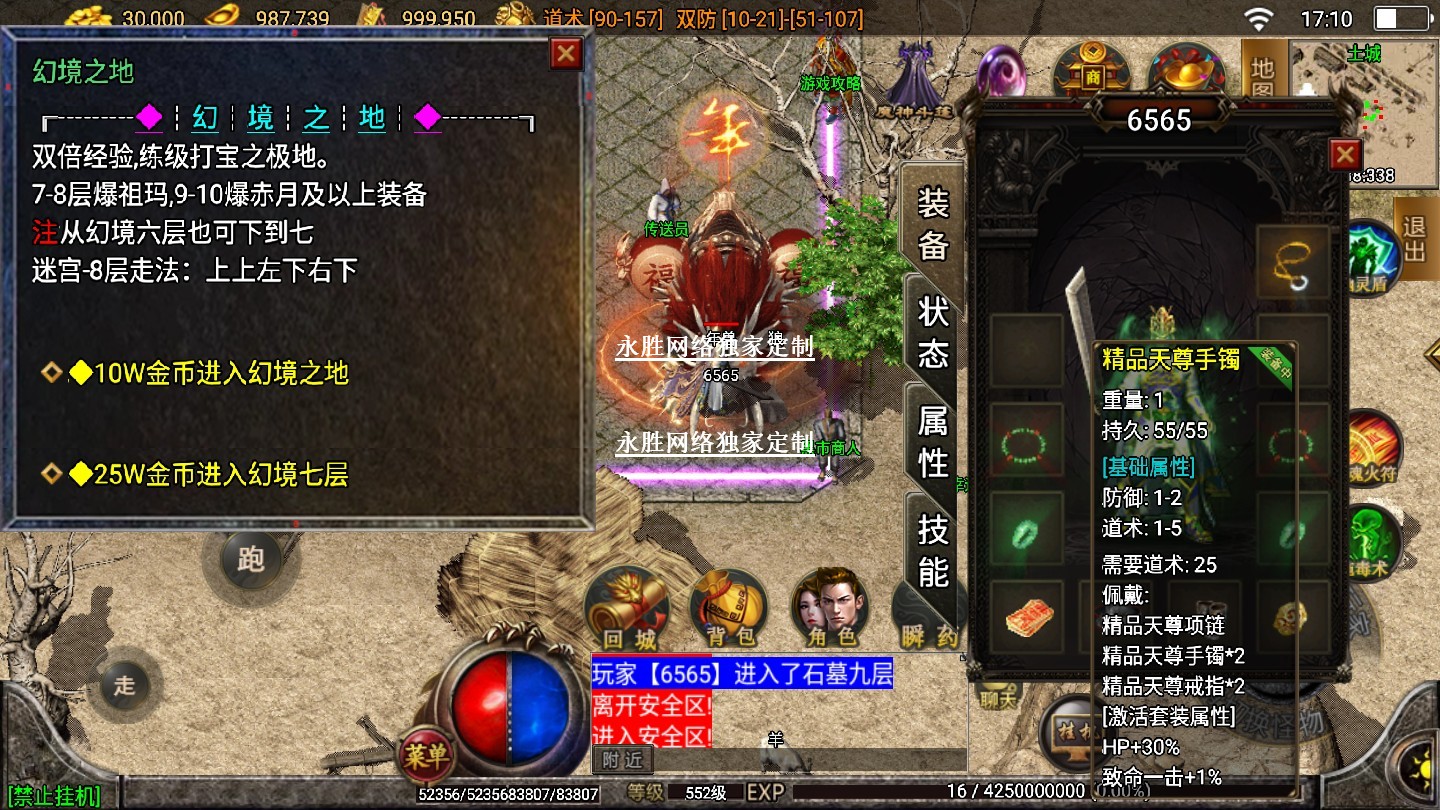This screenshot has width=1440, height=810.
Task: Select the 装备 tab
Action: tap(933, 223)
